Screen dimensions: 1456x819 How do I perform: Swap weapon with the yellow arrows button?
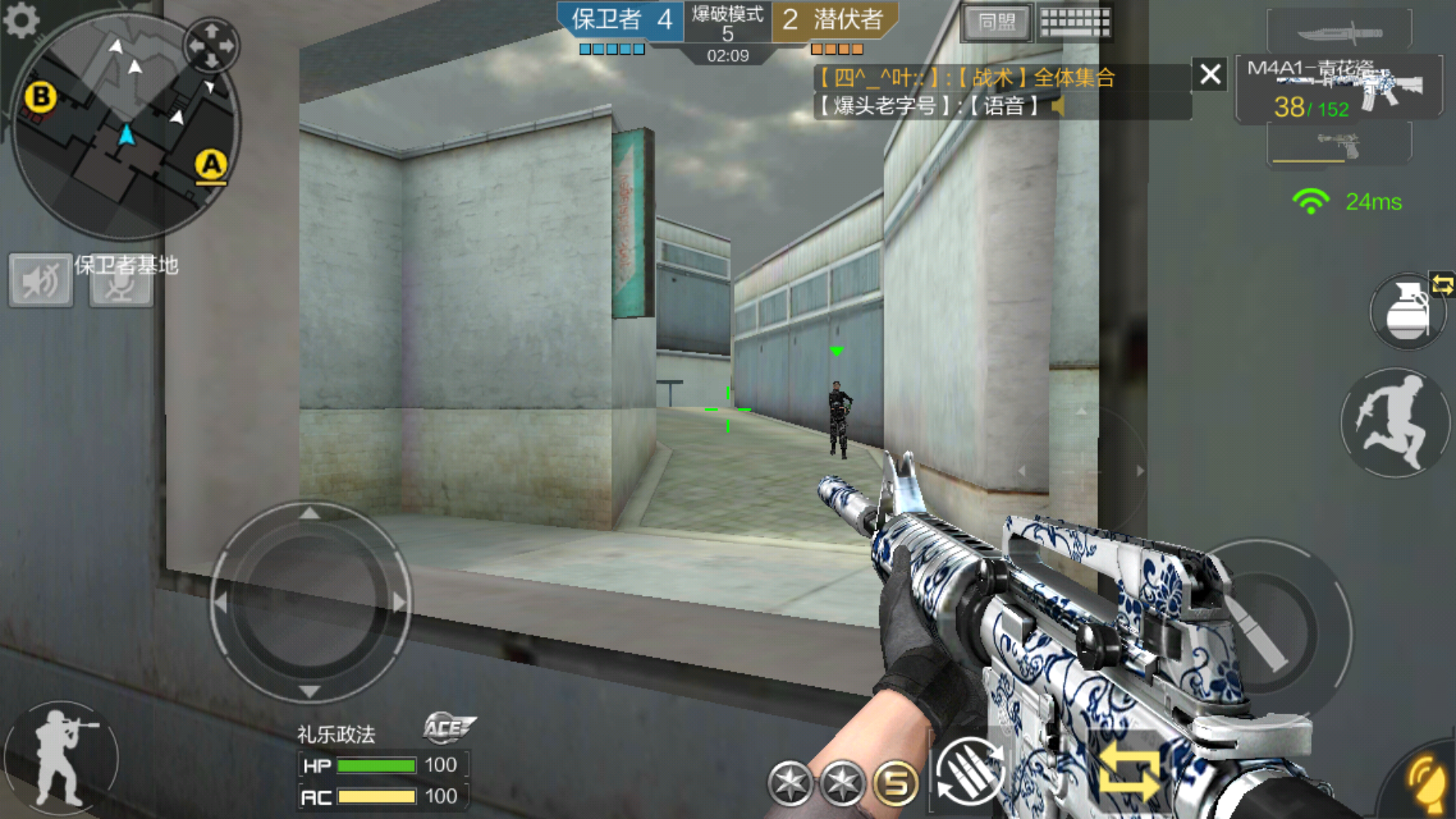[x=1129, y=772]
